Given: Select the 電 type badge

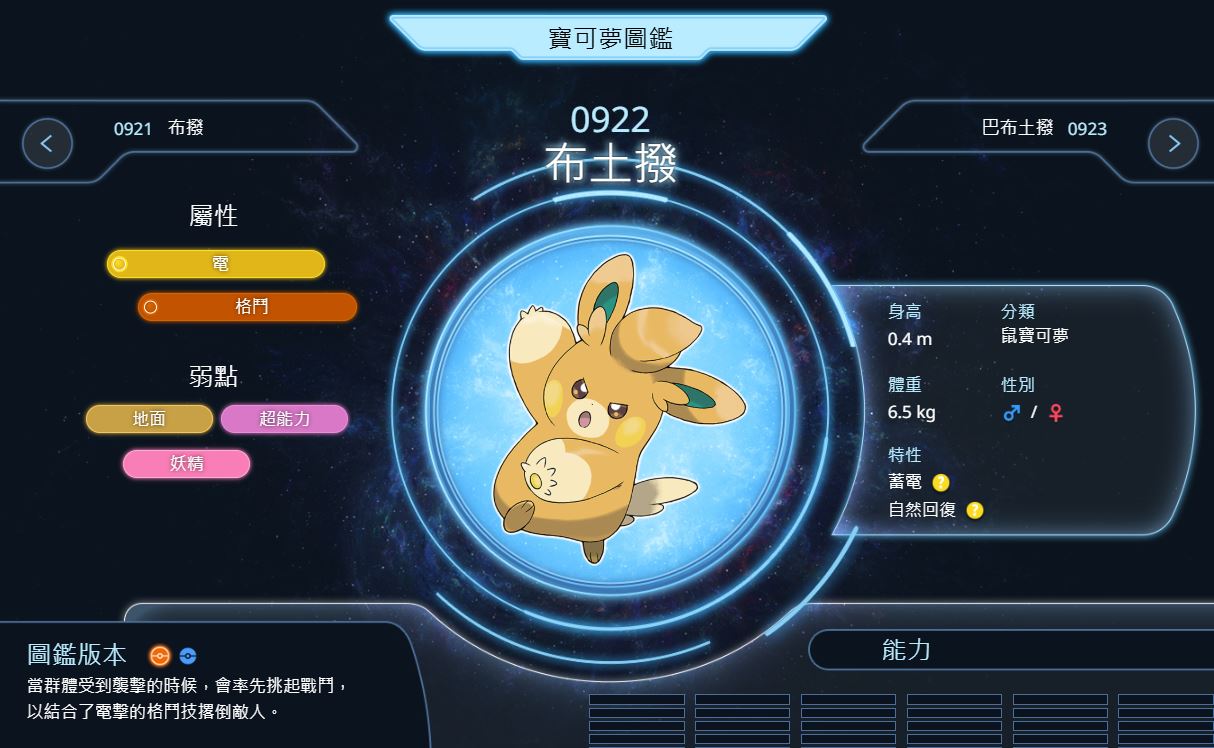Looking at the screenshot, I should tap(216, 264).
